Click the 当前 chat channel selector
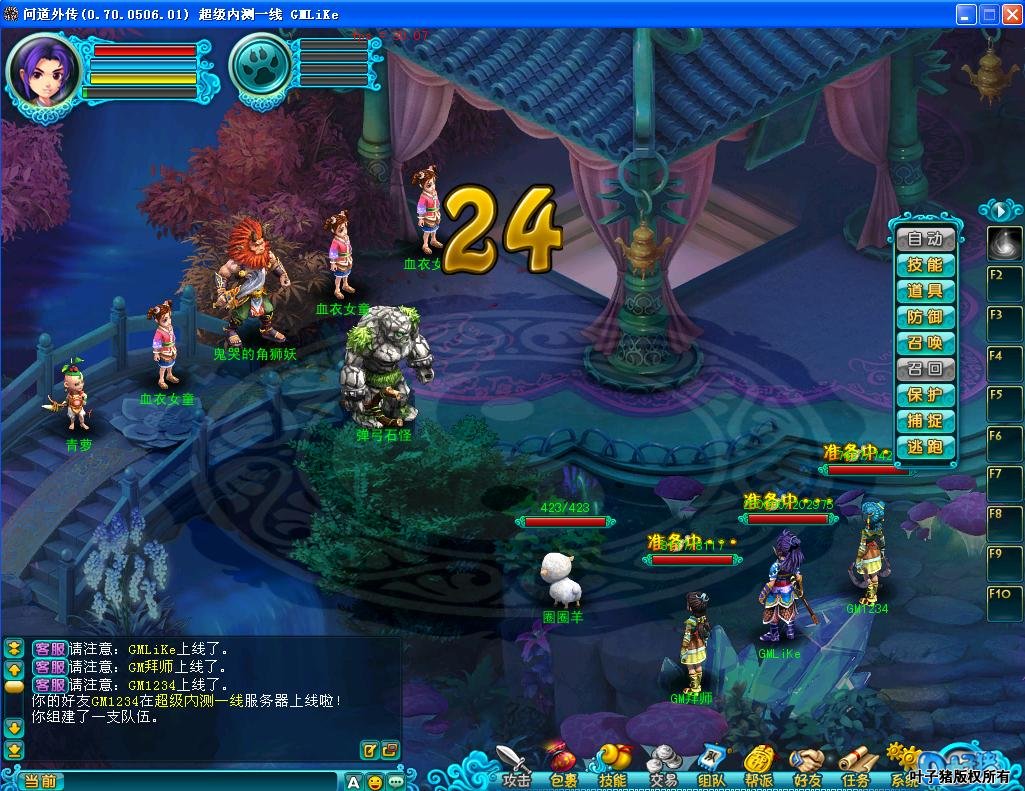This screenshot has width=1025, height=791. 40,781
